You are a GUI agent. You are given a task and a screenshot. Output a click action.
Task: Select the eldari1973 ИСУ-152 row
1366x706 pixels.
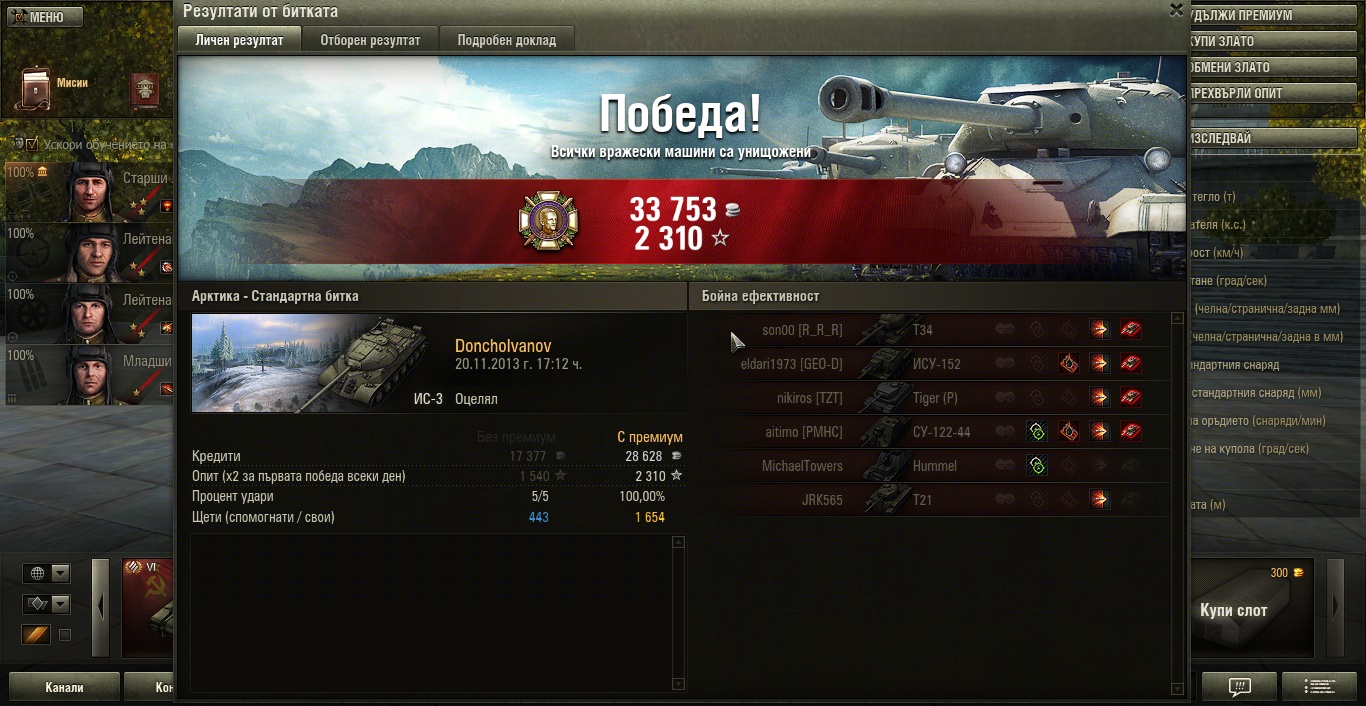click(940, 364)
